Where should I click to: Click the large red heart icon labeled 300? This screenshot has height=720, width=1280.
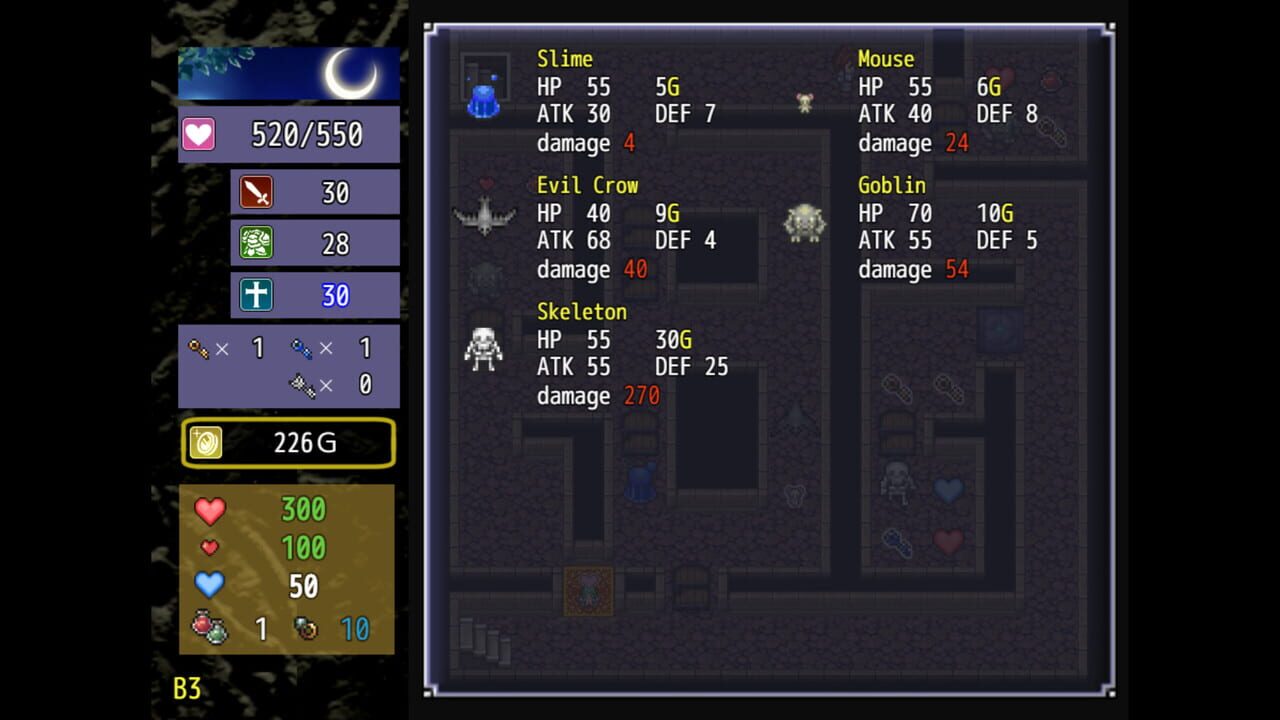coord(212,510)
